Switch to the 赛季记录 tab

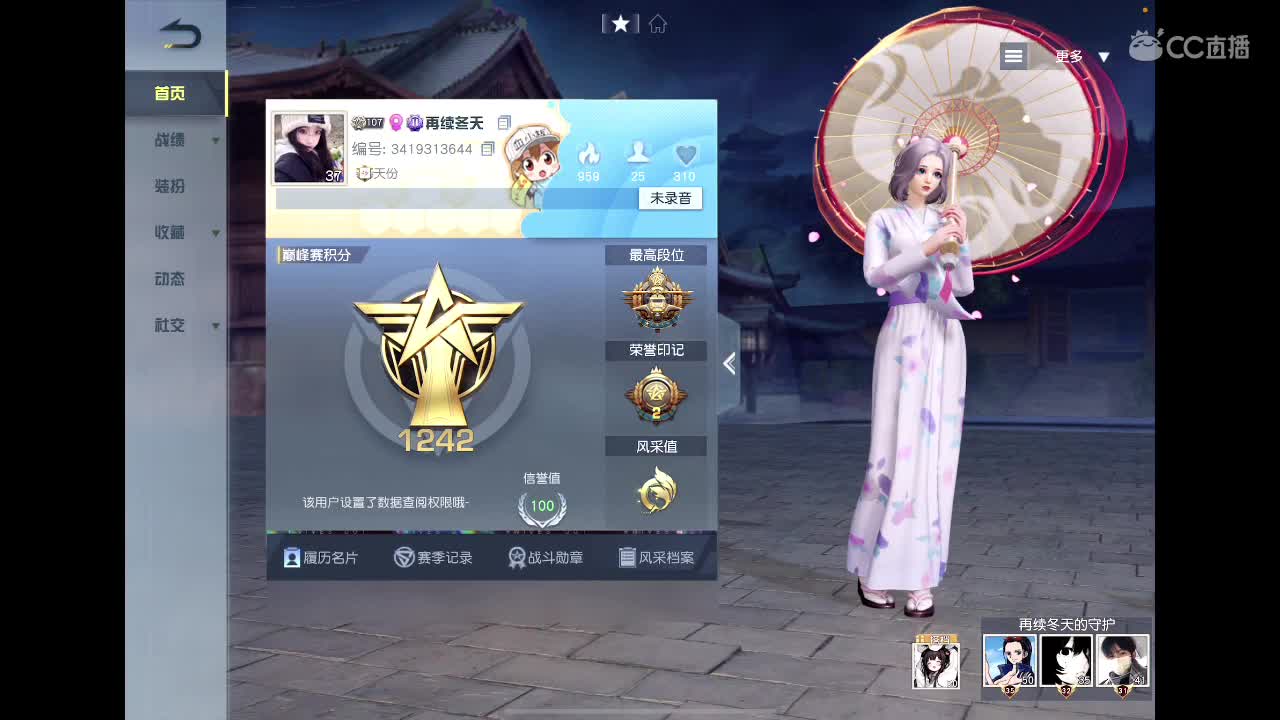[434, 557]
